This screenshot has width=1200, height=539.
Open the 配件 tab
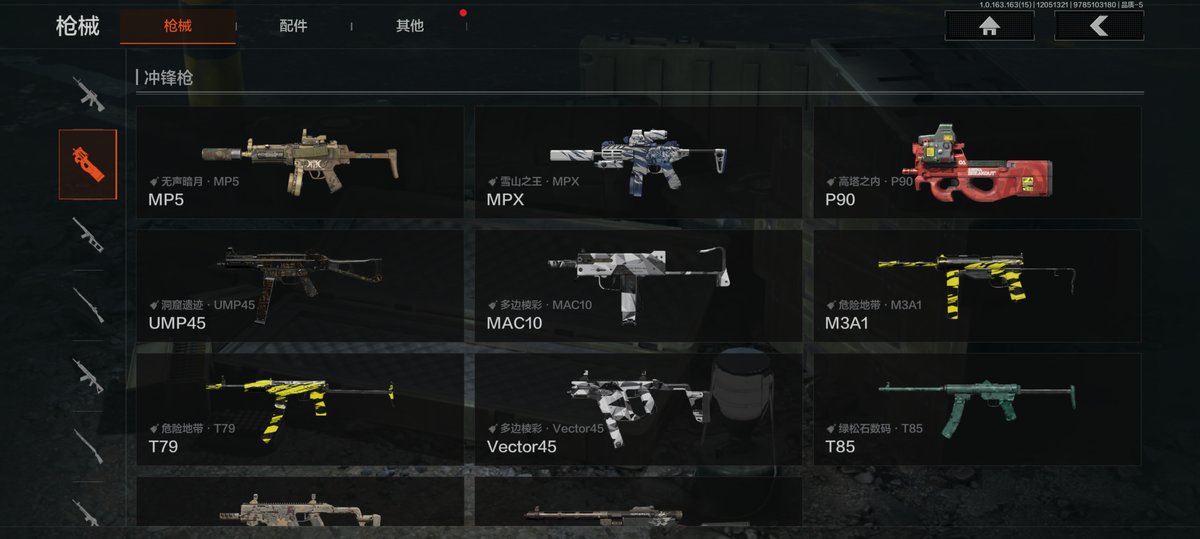click(x=293, y=26)
